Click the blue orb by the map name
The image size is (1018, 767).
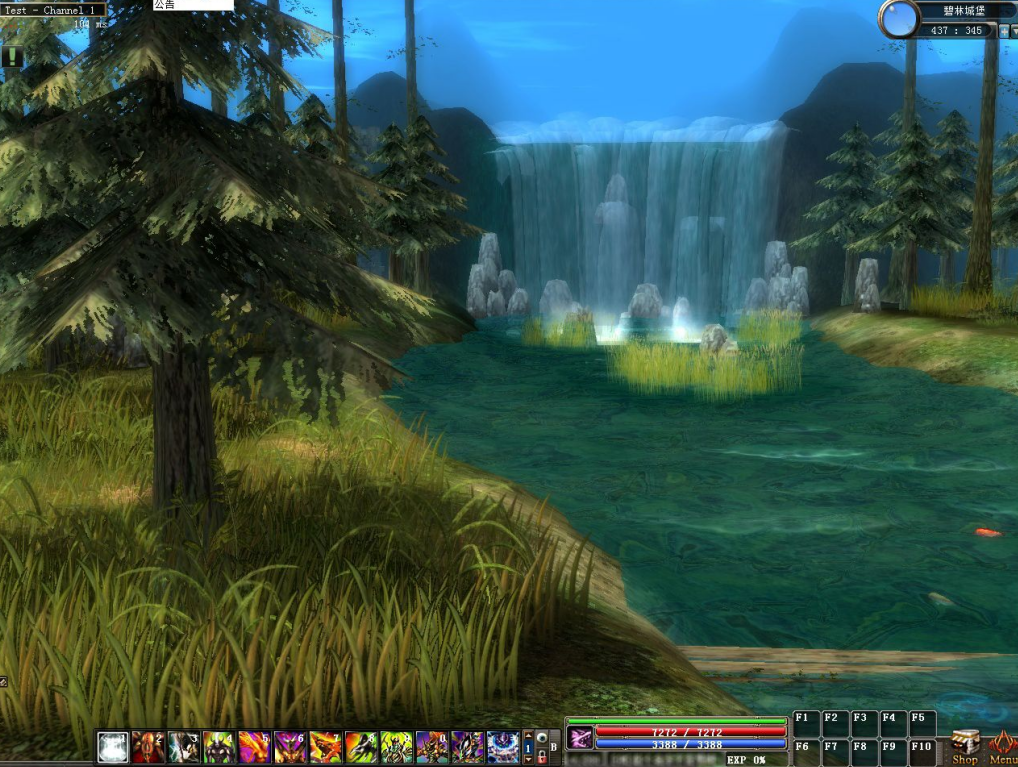[899, 19]
